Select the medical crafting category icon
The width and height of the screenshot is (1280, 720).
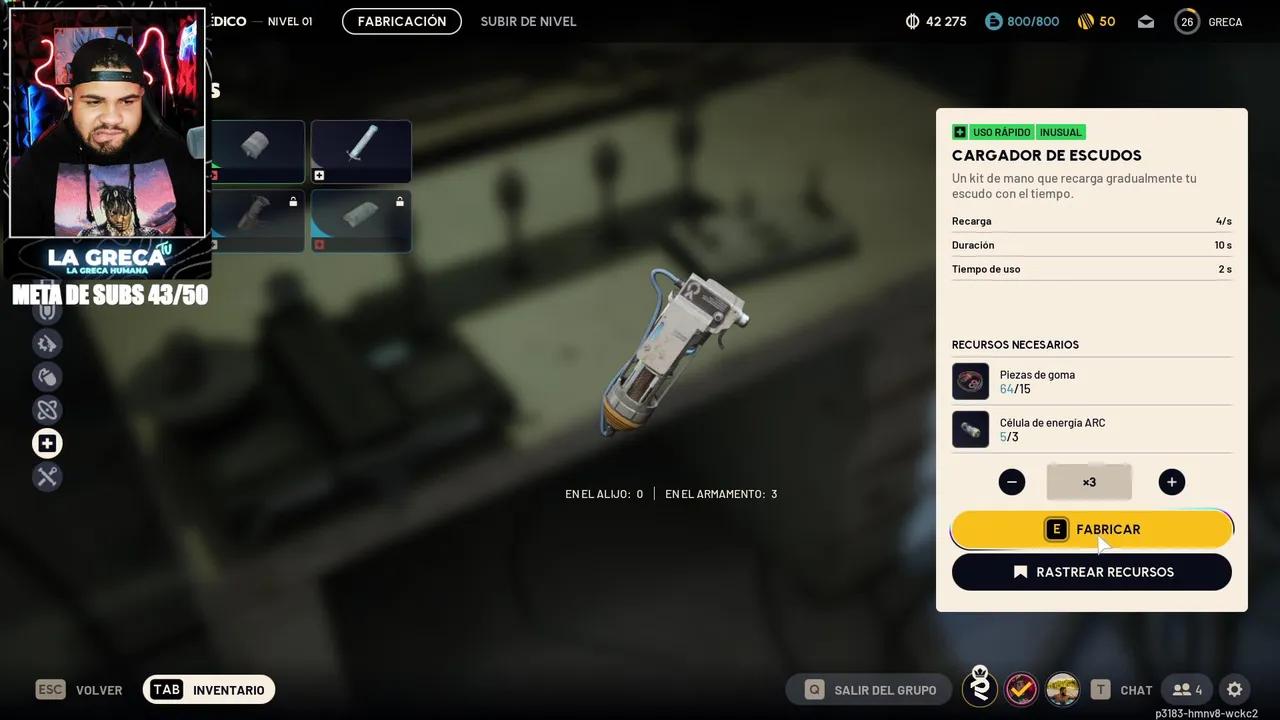pyautogui.click(x=47, y=442)
